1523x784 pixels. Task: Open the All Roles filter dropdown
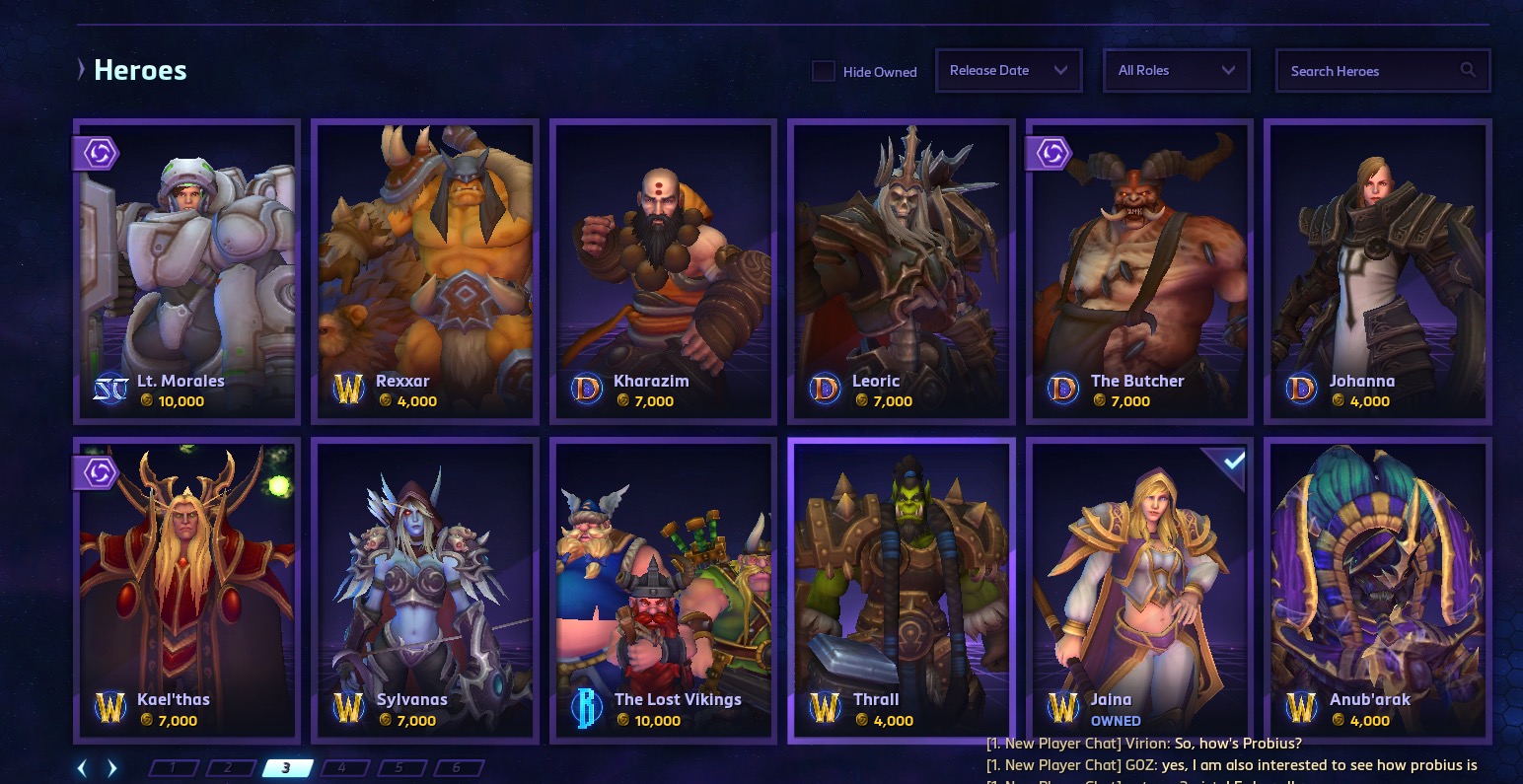(x=1176, y=71)
